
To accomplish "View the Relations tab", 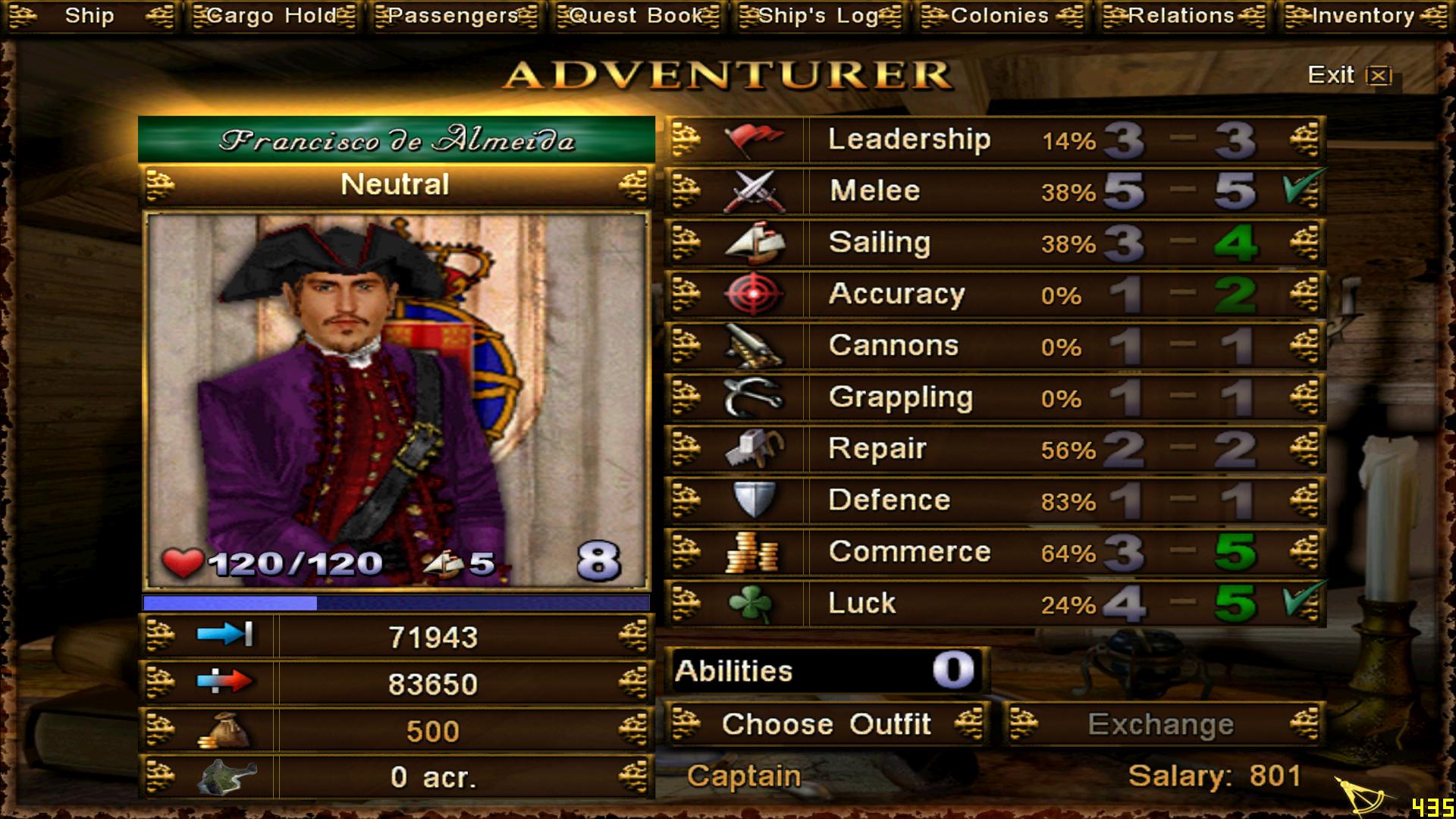I will 1181,16.
